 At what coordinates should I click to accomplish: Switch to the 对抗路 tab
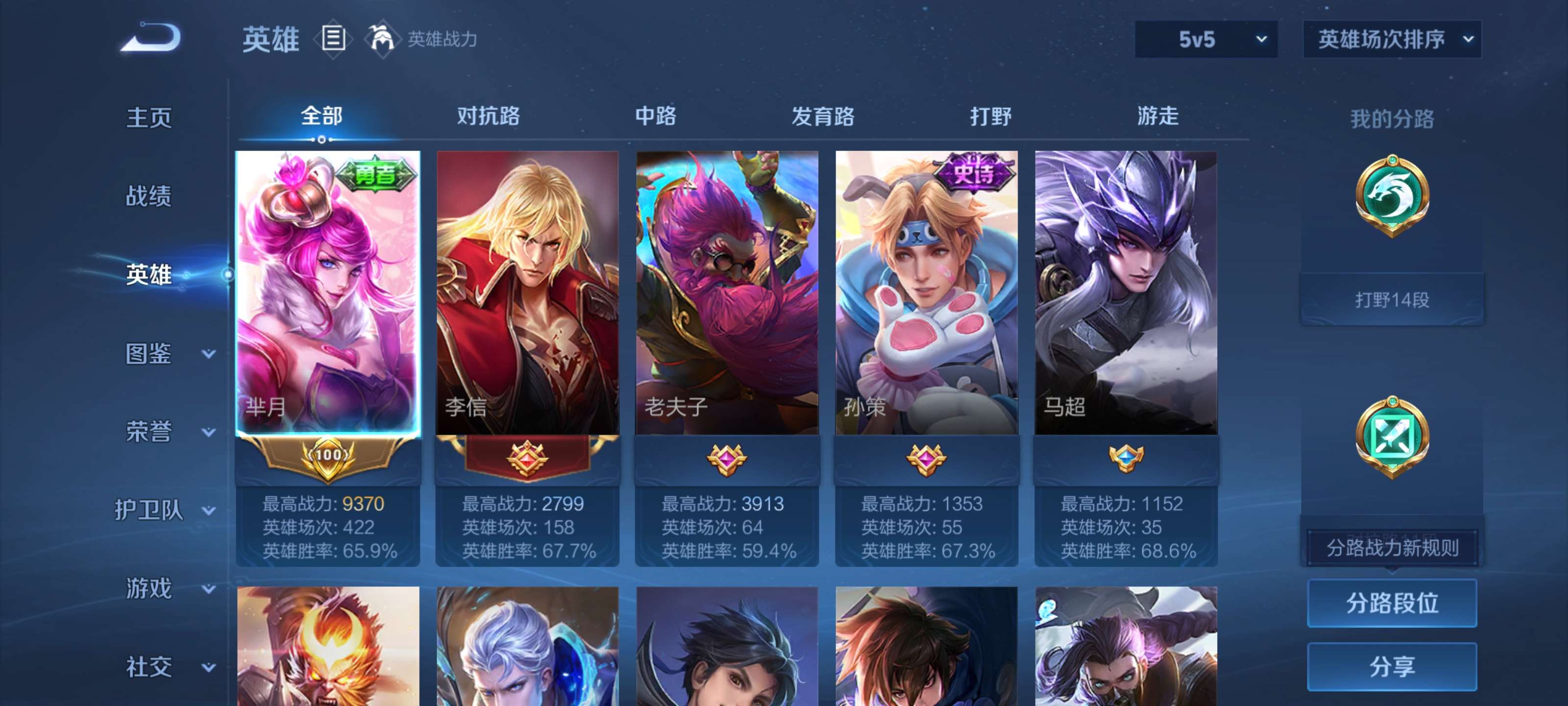(x=487, y=117)
